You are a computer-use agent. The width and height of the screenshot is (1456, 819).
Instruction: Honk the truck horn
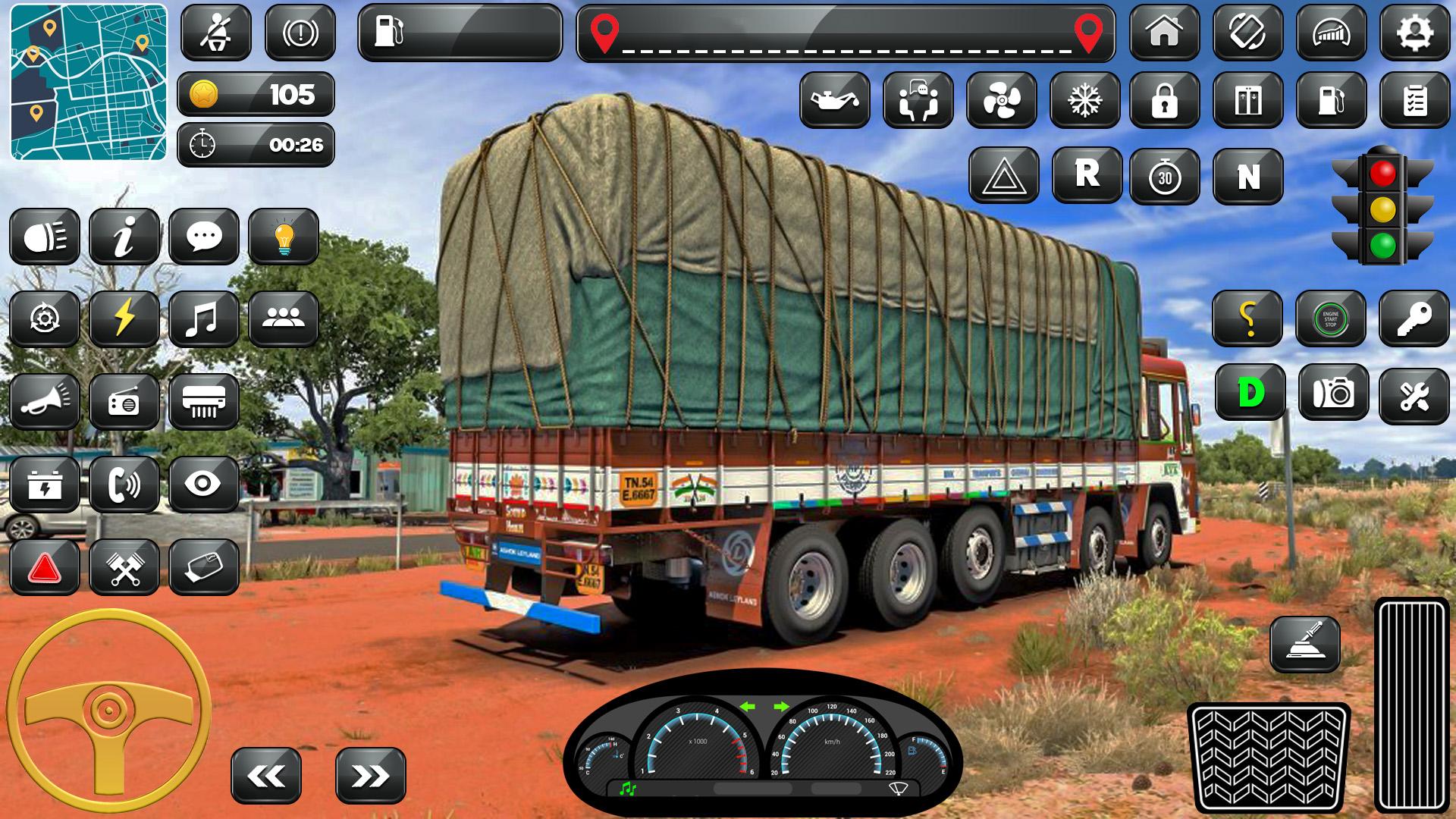pyautogui.click(x=44, y=402)
